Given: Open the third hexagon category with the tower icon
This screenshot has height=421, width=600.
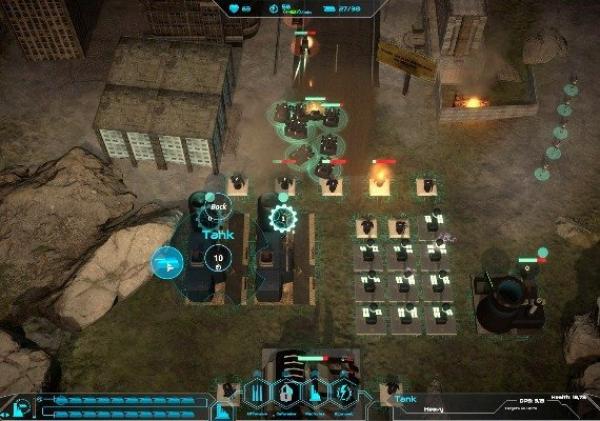Looking at the screenshot, I should click(x=315, y=391).
